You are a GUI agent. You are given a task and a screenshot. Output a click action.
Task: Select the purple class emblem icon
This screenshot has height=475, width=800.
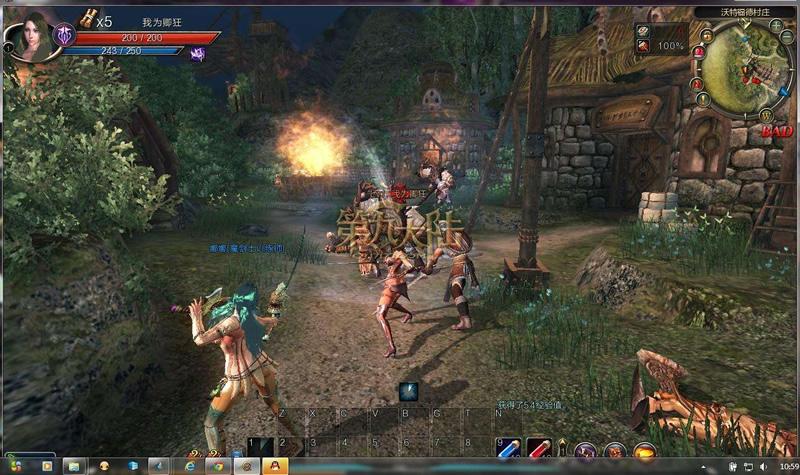(64, 35)
